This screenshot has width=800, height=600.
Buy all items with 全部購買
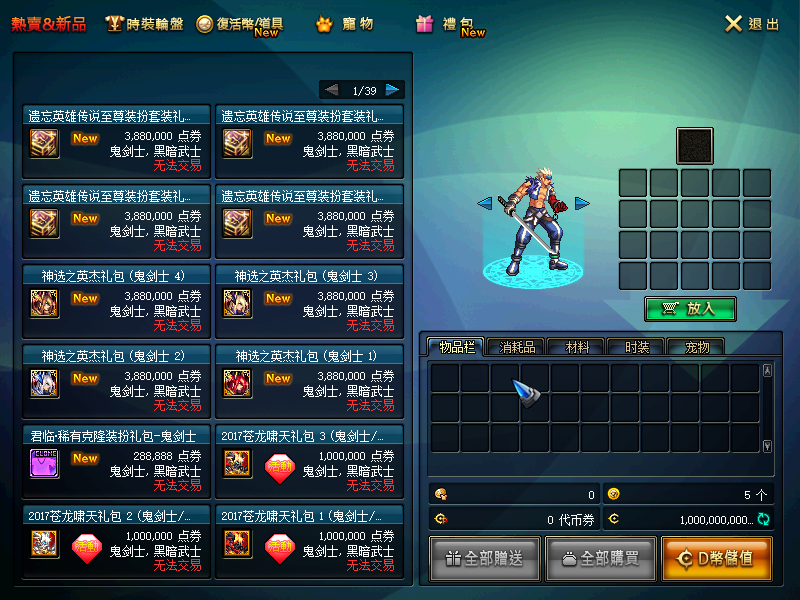click(x=600, y=559)
